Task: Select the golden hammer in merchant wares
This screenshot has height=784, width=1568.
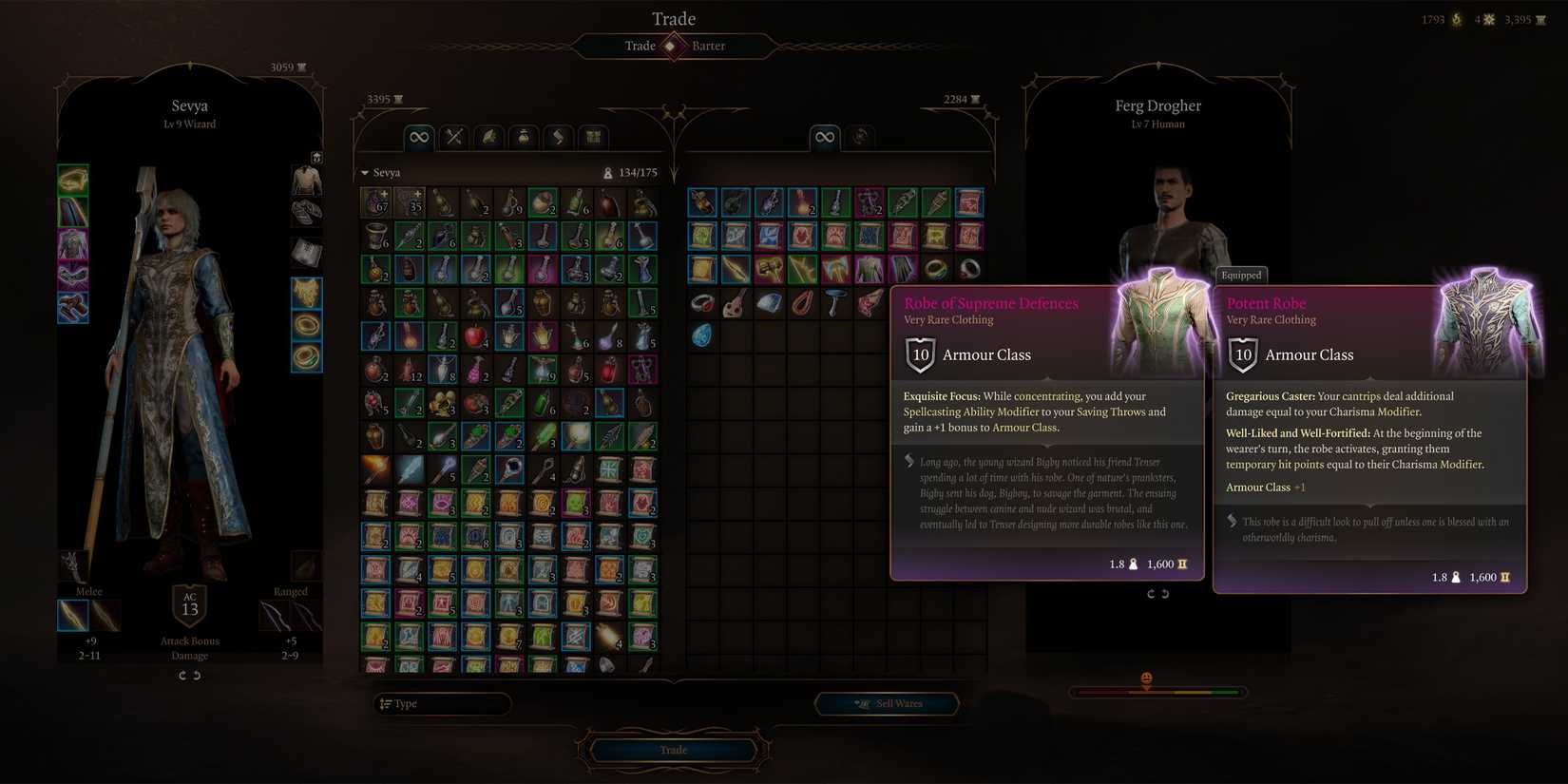Action: point(769,270)
